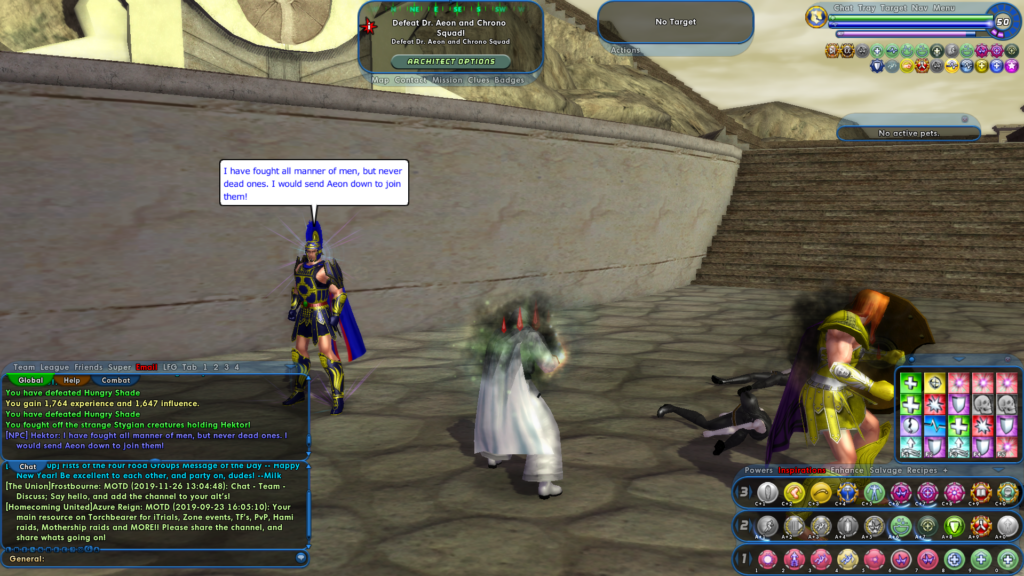Activate the green shield power in tray 2

[953, 526]
